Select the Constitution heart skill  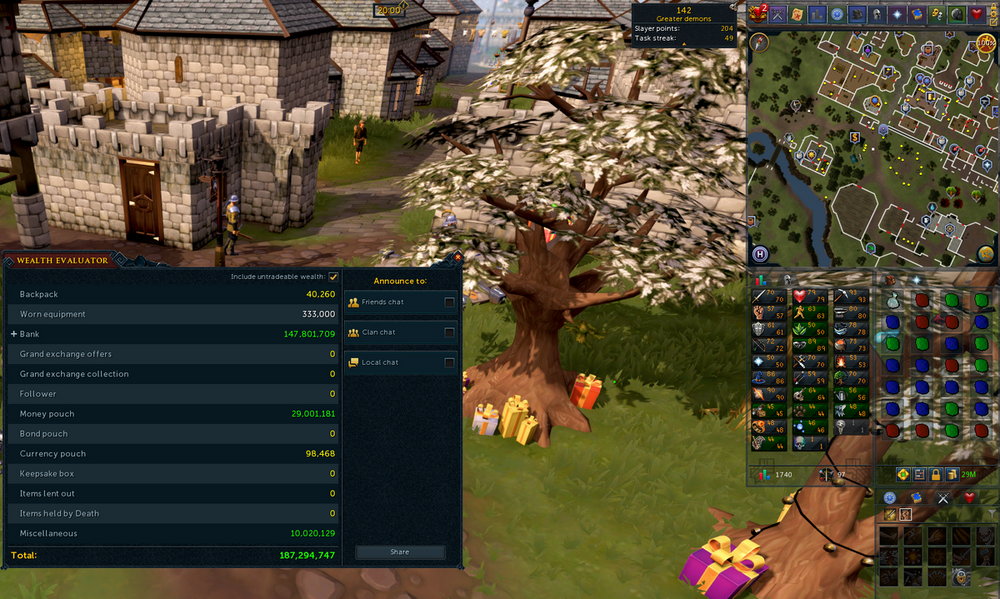pos(802,297)
